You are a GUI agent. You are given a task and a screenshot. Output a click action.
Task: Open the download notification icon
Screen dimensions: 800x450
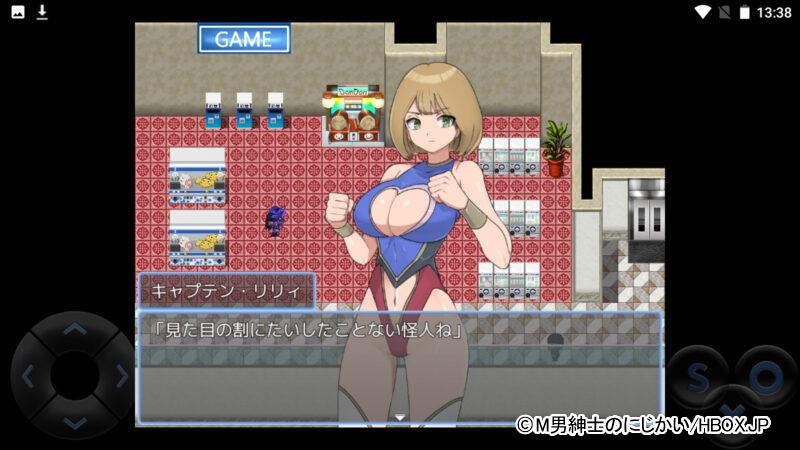(42, 12)
